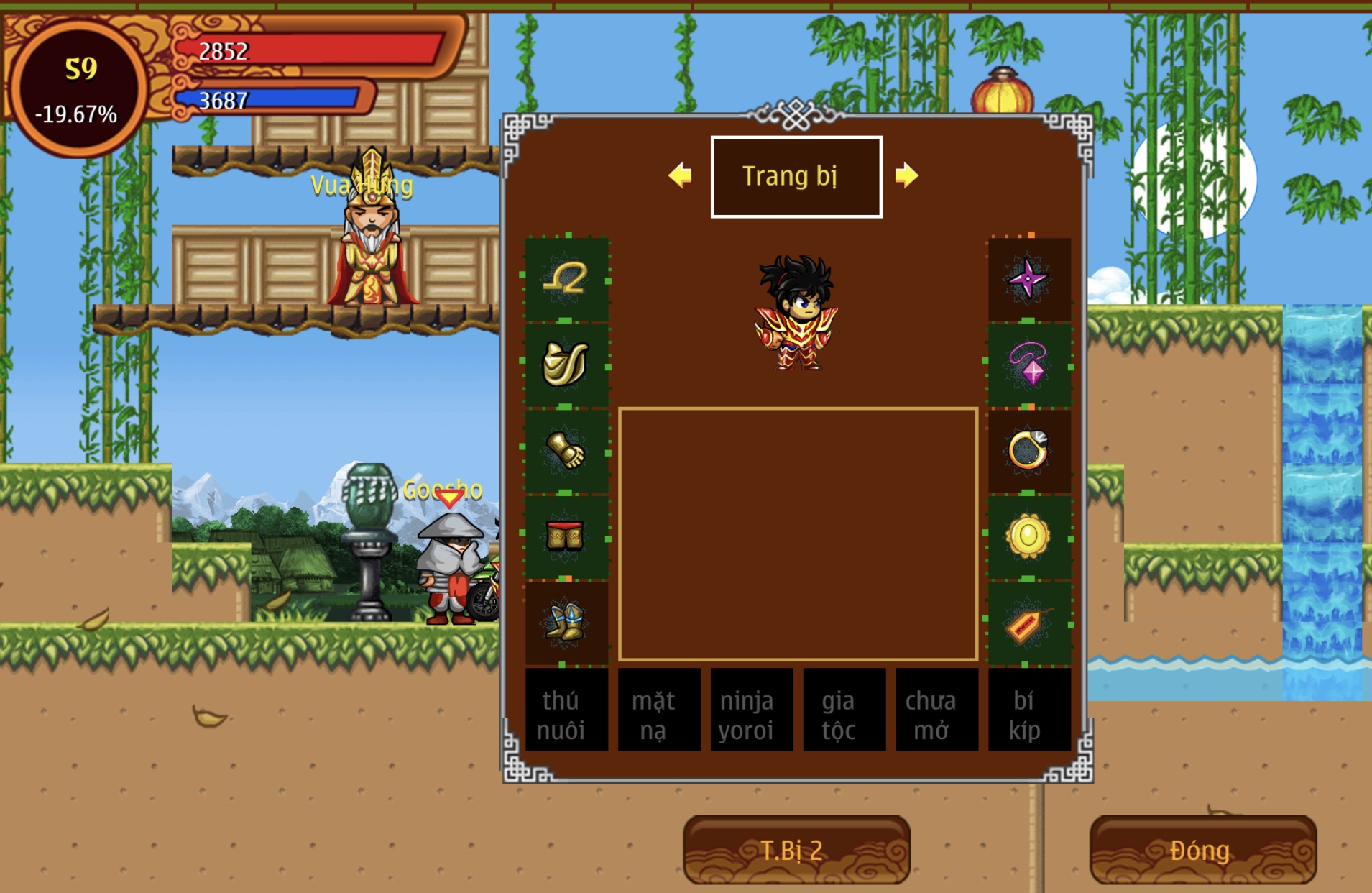Select the headband equipment slot
Screen dimensions: 1372x893
coord(566,279)
